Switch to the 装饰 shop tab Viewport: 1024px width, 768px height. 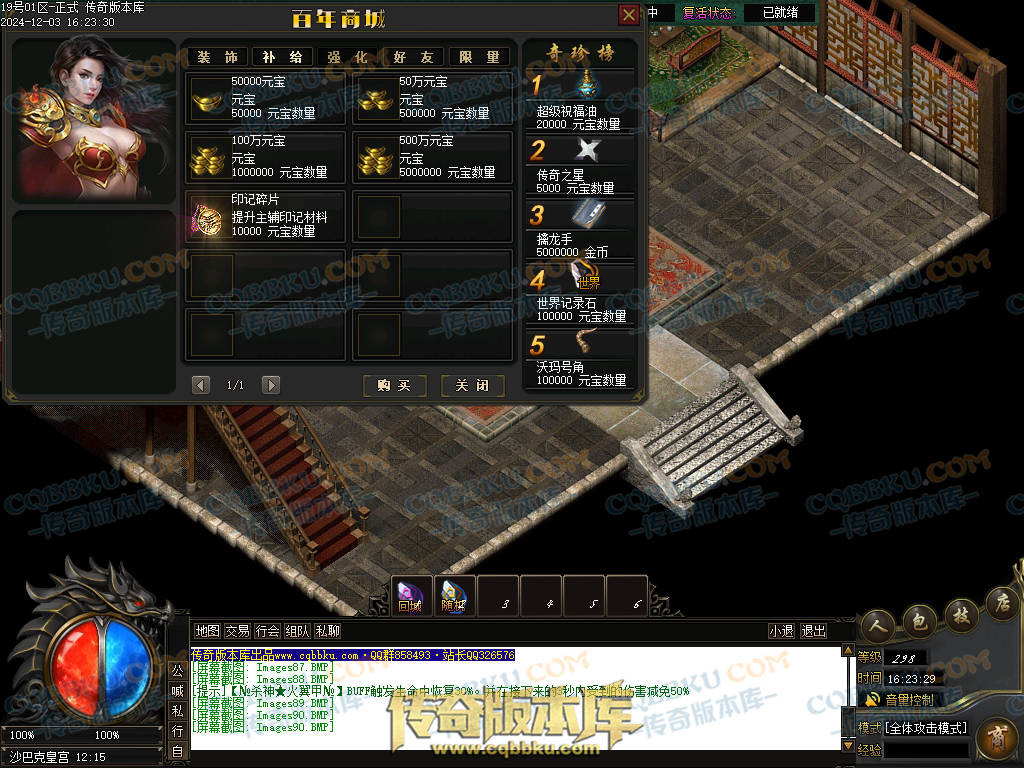(x=217, y=57)
